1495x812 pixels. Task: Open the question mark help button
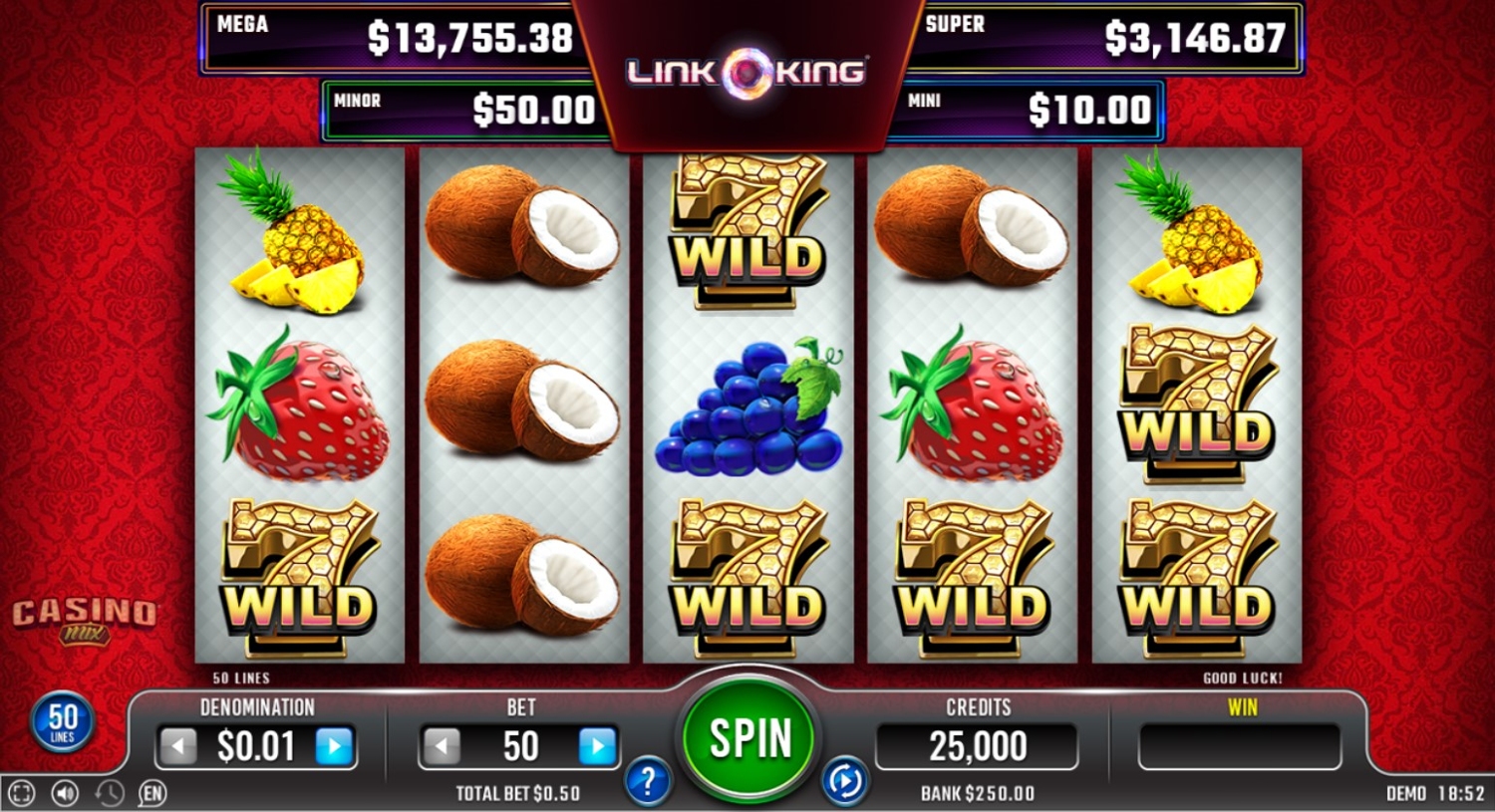pyautogui.click(x=647, y=782)
